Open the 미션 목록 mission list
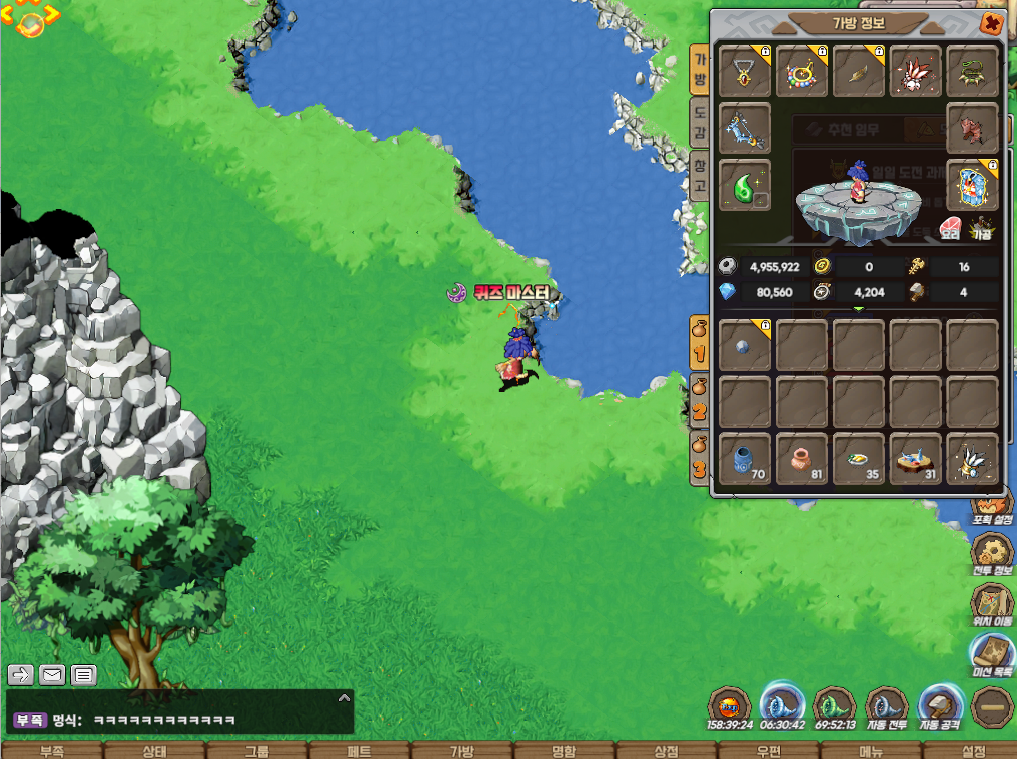The height and width of the screenshot is (759, 1017). 992,656
